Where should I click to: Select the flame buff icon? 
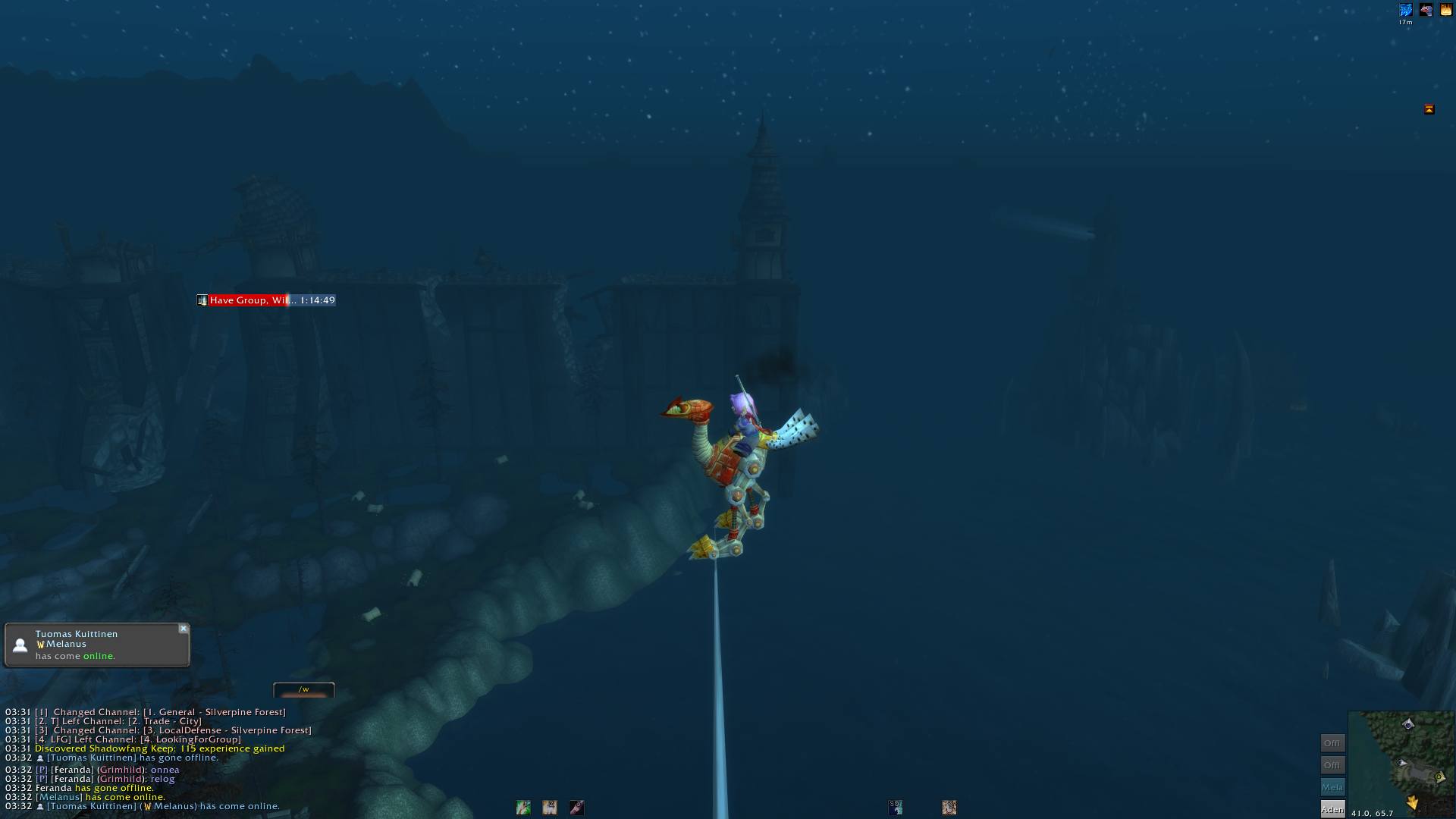1446,11
